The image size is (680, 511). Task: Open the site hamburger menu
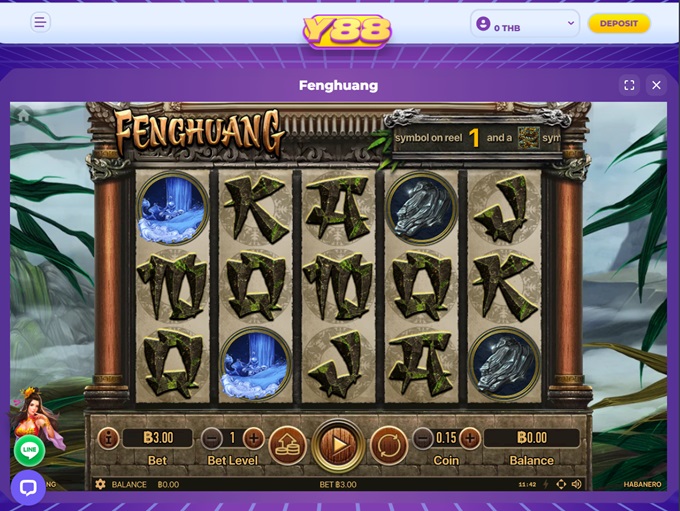pos(40,22)
